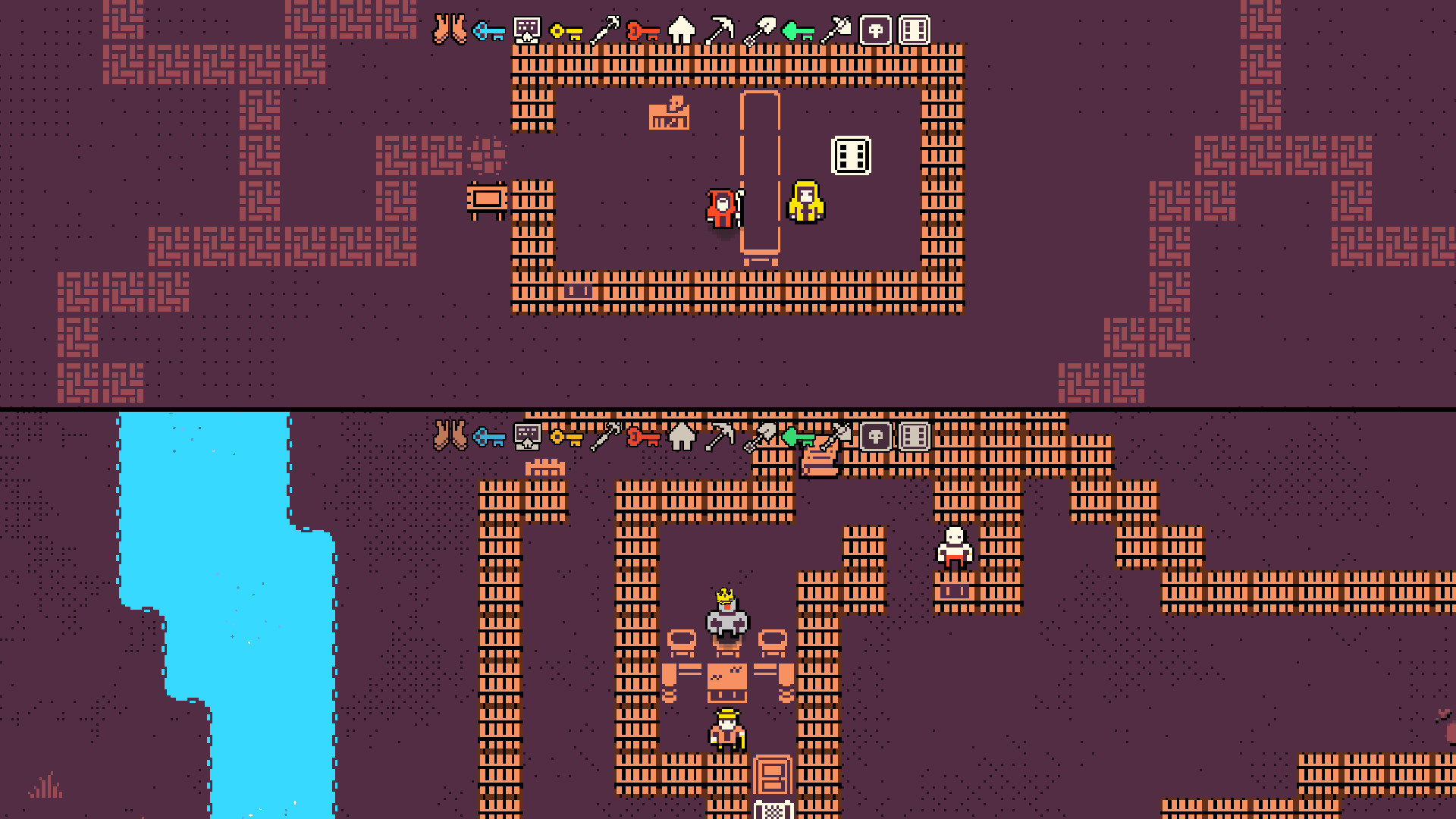The width and height of the screenshot is (1456, 819).
Task: Select the pickaxe in the top hotbar
Action: pos(719,30)
